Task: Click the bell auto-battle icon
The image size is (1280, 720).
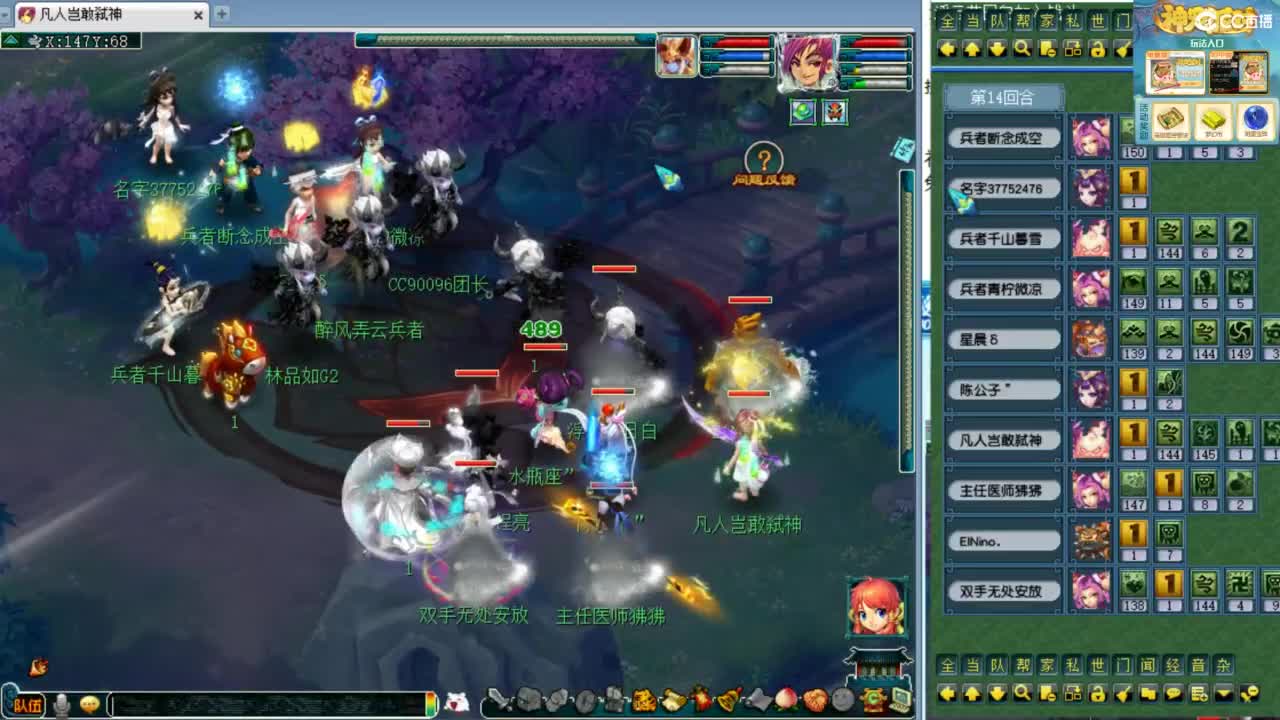Action: pyautogui.click(x=729, y=700)
